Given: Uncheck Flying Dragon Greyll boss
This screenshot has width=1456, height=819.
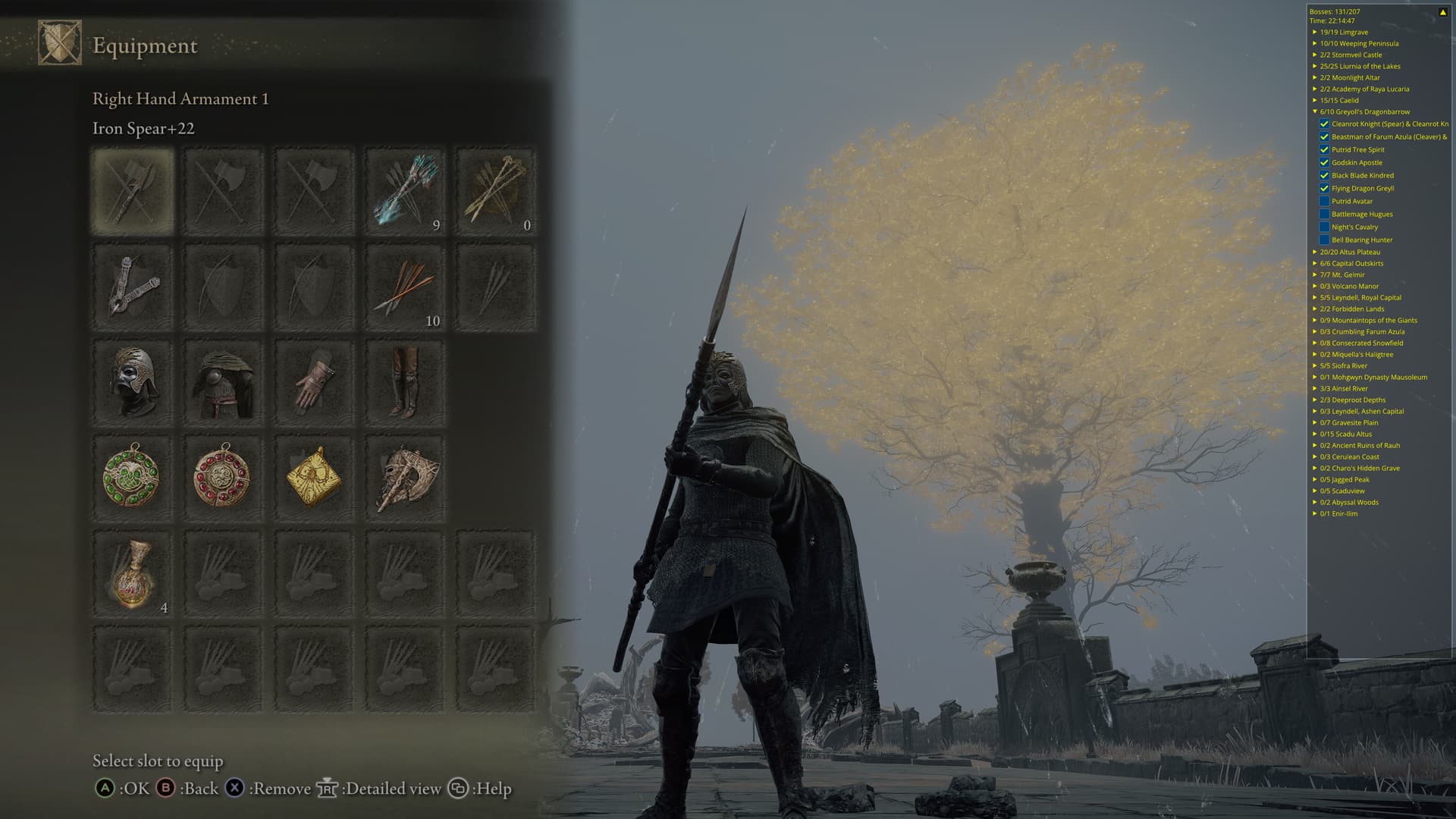Looking at the screenshot, I should [1324, 189].
